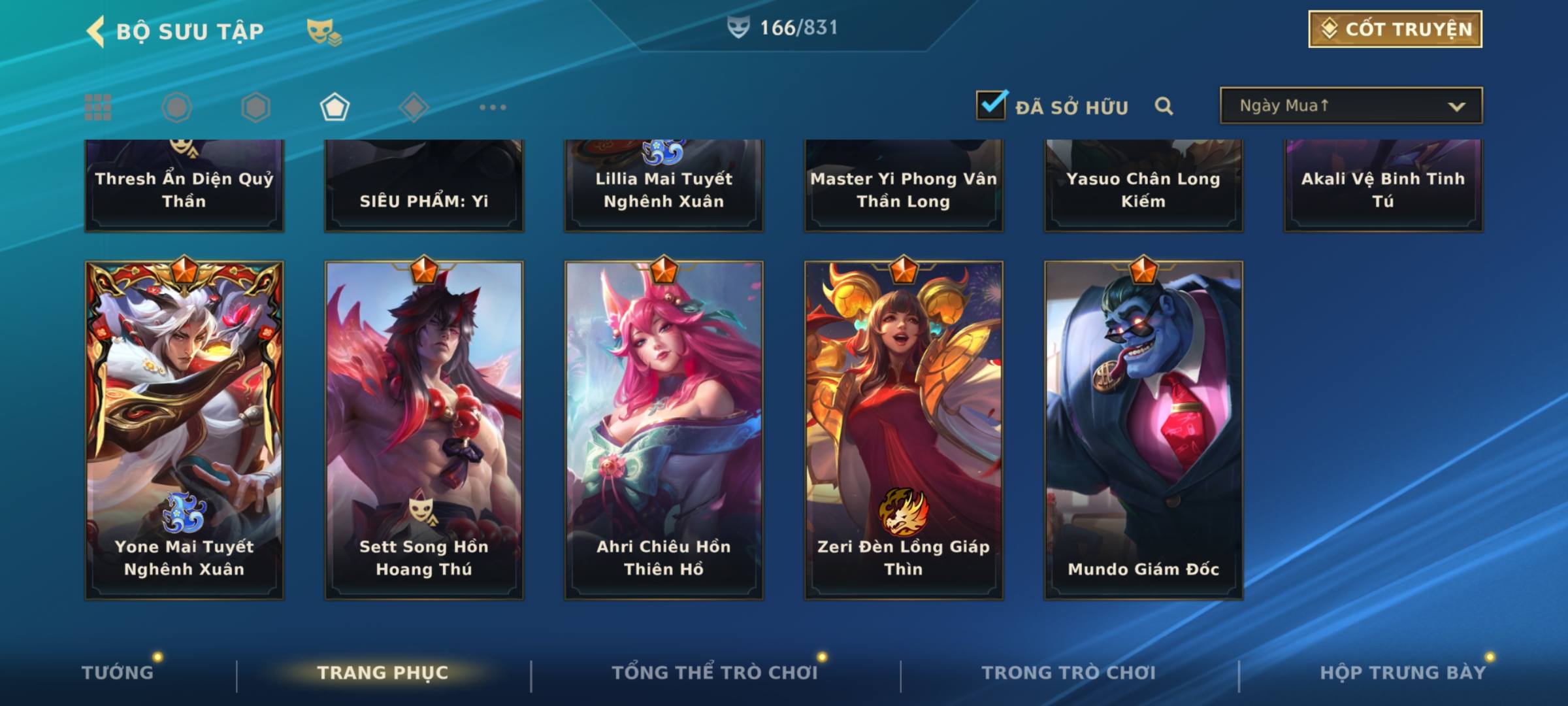Image resolution: width=1568 pixels, height=706 pixels.
Task: Open the skin search magnifier
Action: pyautogui.click(x=1164, y=106)
